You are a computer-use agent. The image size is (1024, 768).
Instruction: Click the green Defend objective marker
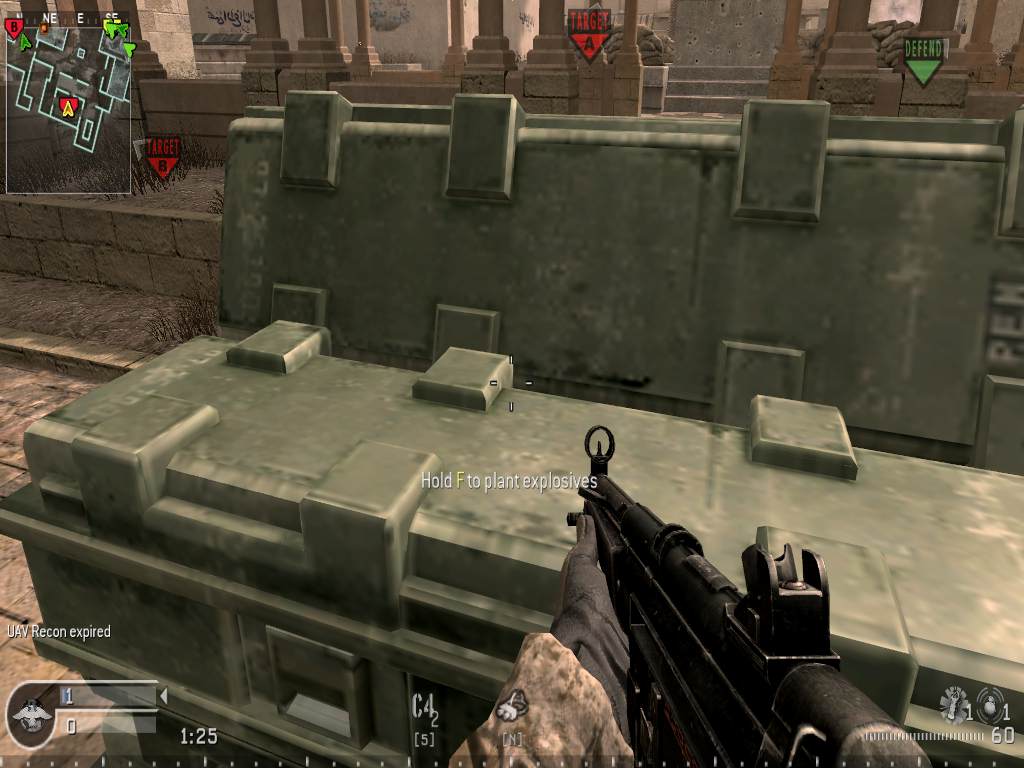(x=923, y=60)
